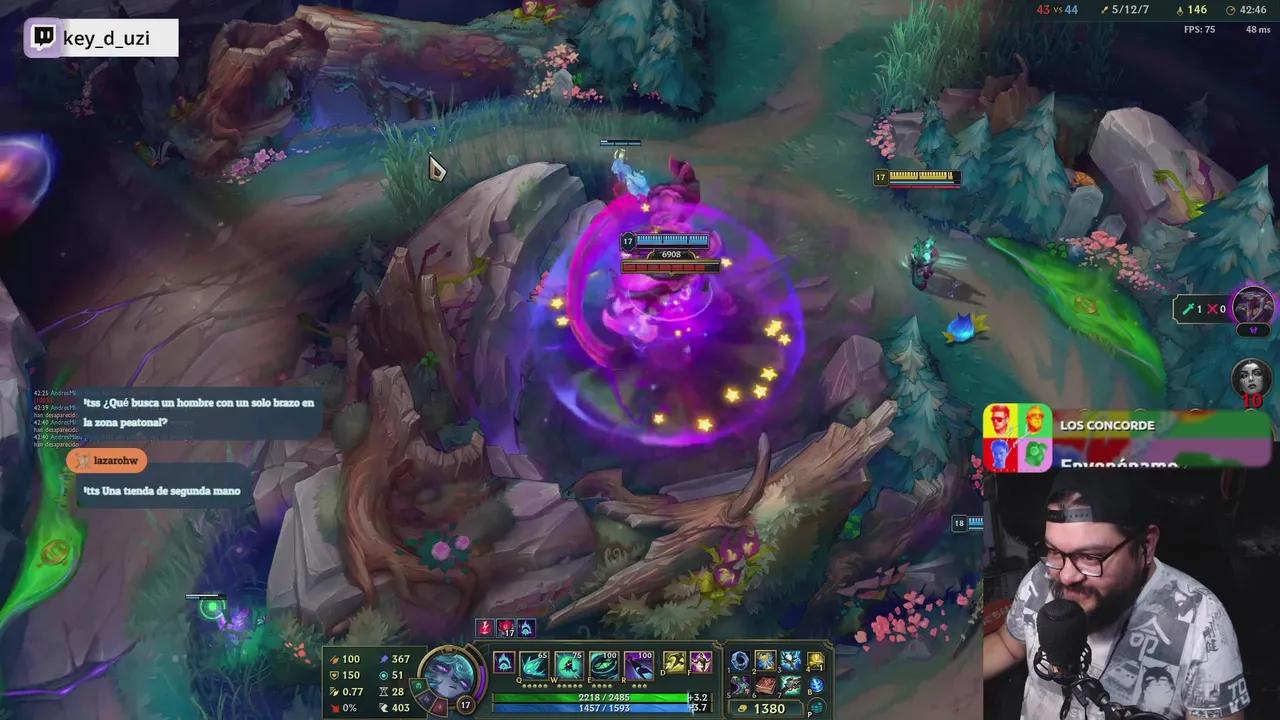Screen dimensions: 1280x720
Task: Click the E ability icon
Action: pos(605,664)
